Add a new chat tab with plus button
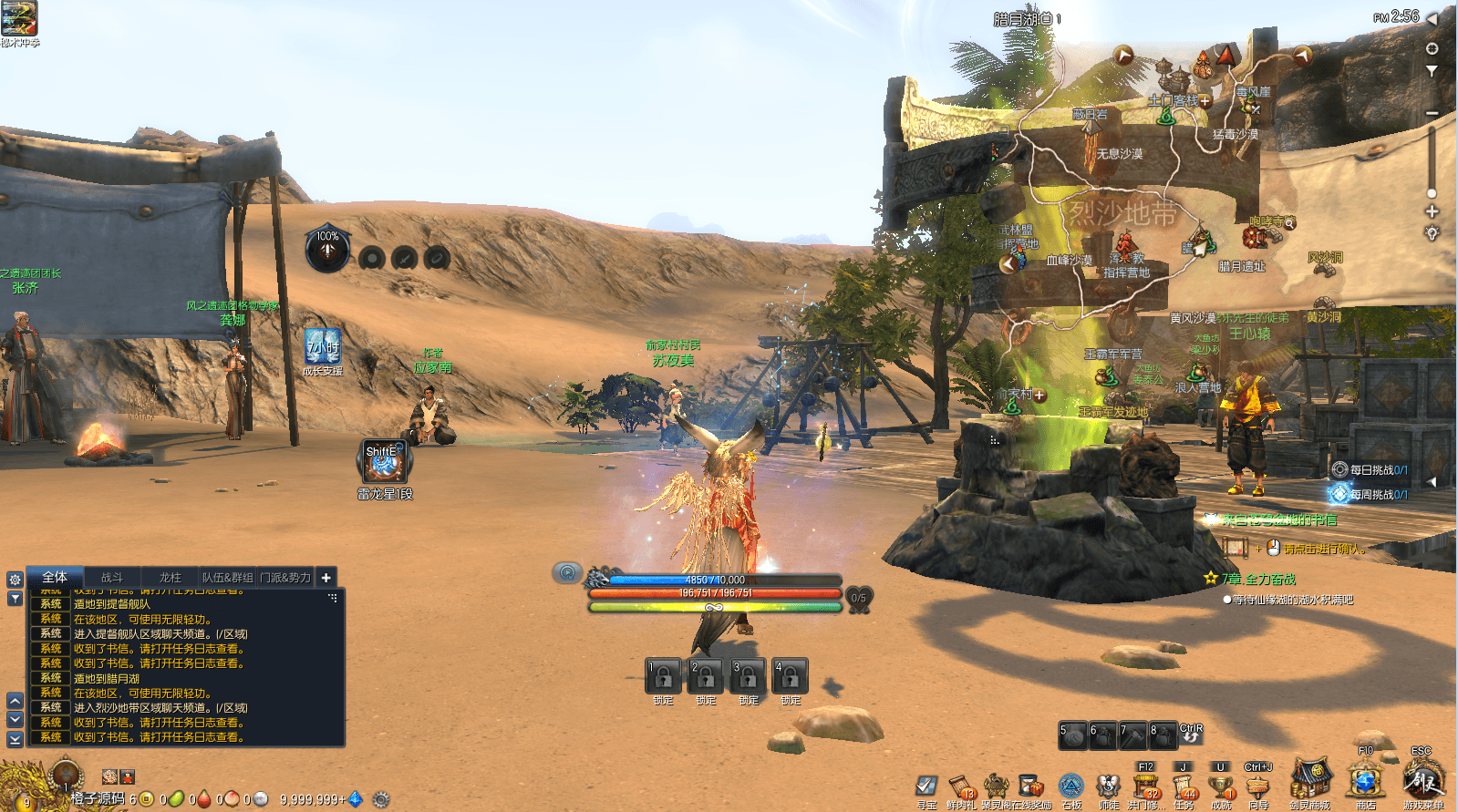1458x812 pixels. [x=326, y=577]
